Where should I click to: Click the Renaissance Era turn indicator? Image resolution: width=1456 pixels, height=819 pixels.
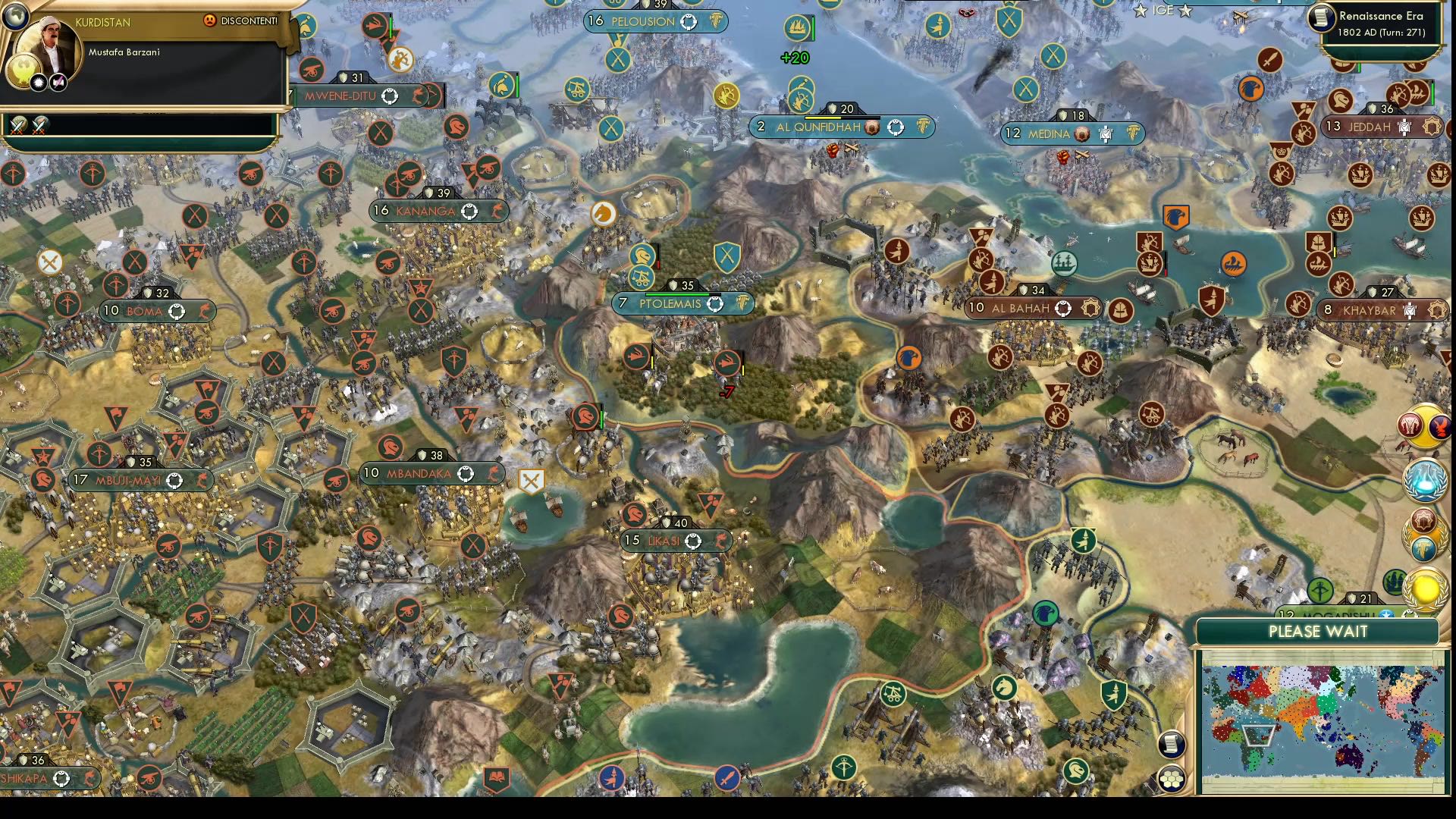point(1382,23)
